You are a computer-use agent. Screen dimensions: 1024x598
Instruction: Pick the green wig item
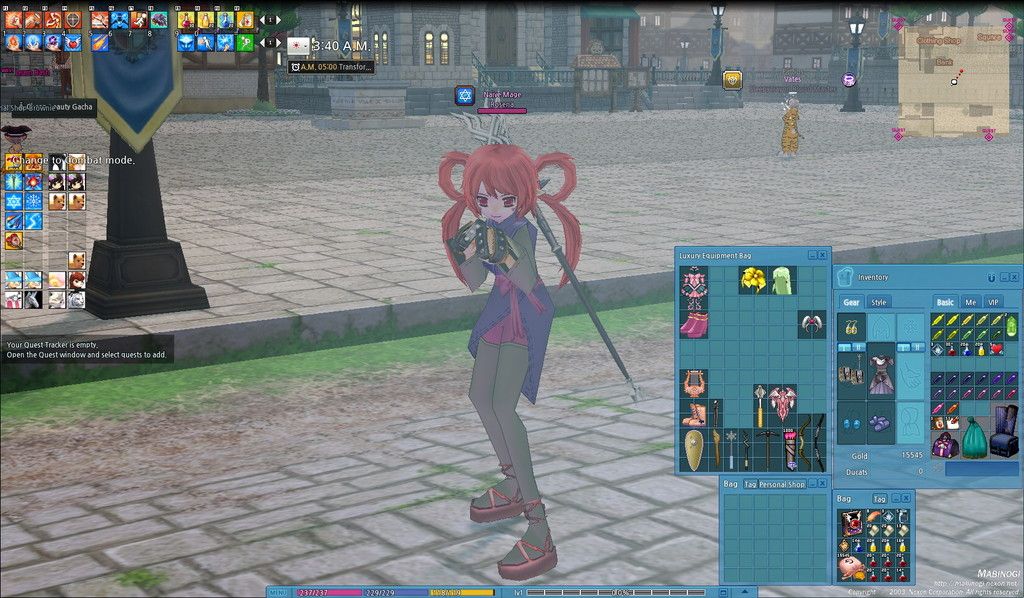783,280
